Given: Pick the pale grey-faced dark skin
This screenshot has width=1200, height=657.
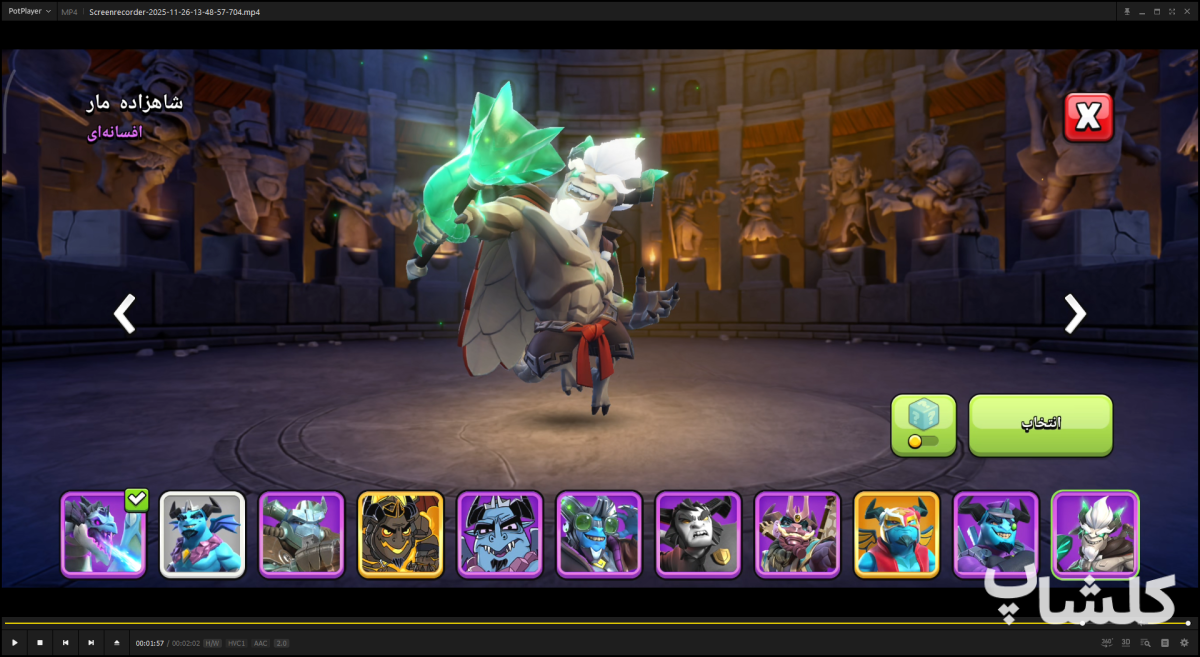Looking at the screenshot, I should coord(698,534).
